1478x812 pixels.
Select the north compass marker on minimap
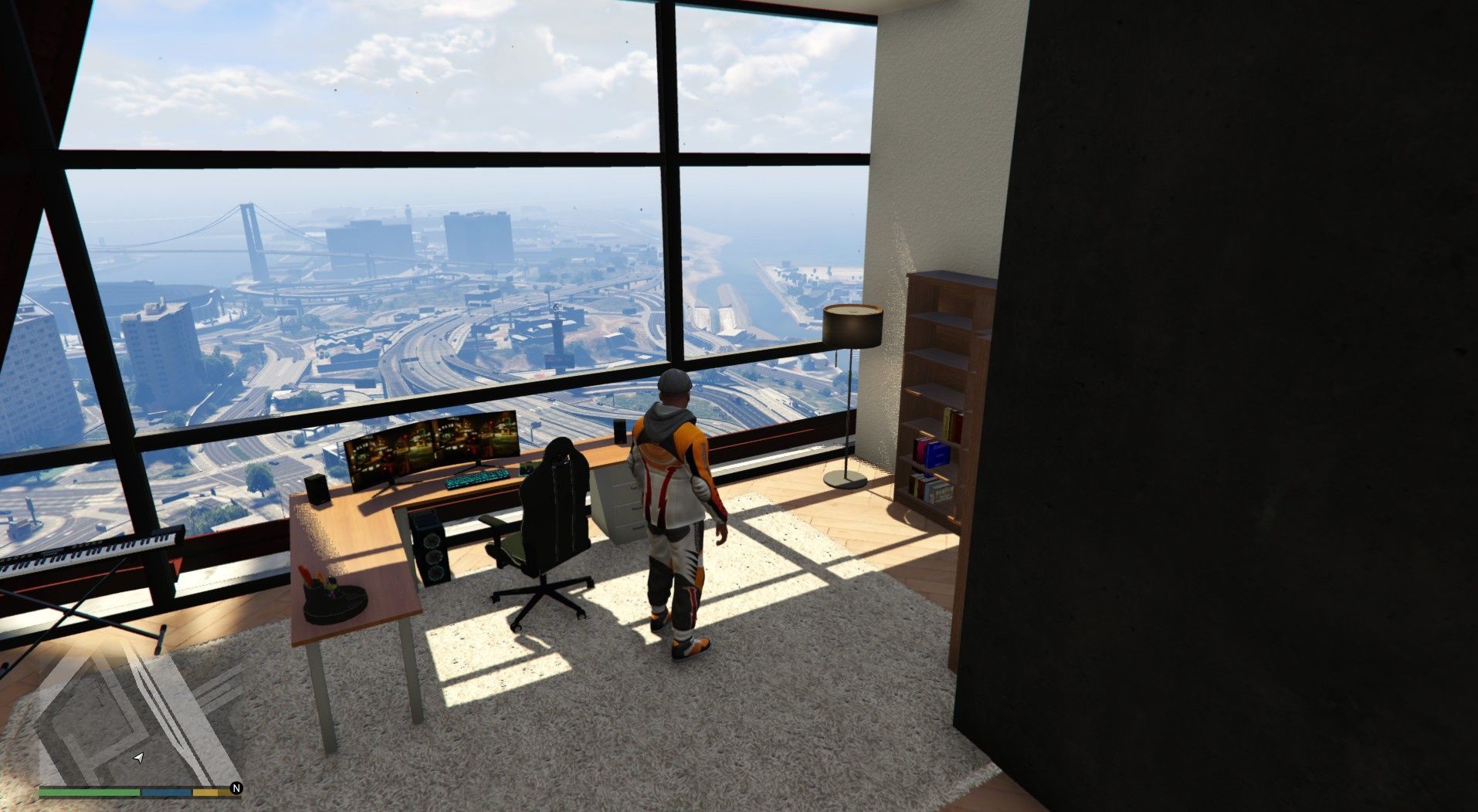236,788
